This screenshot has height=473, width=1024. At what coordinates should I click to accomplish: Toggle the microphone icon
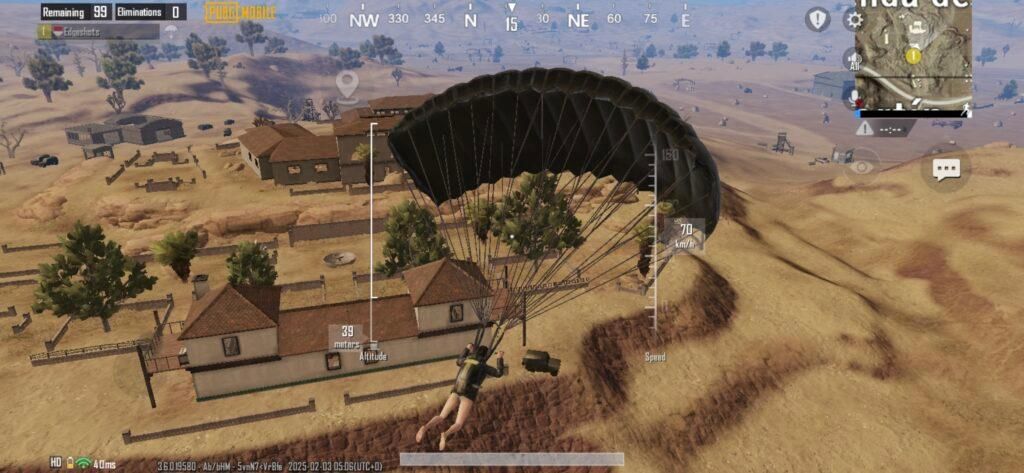854,96
